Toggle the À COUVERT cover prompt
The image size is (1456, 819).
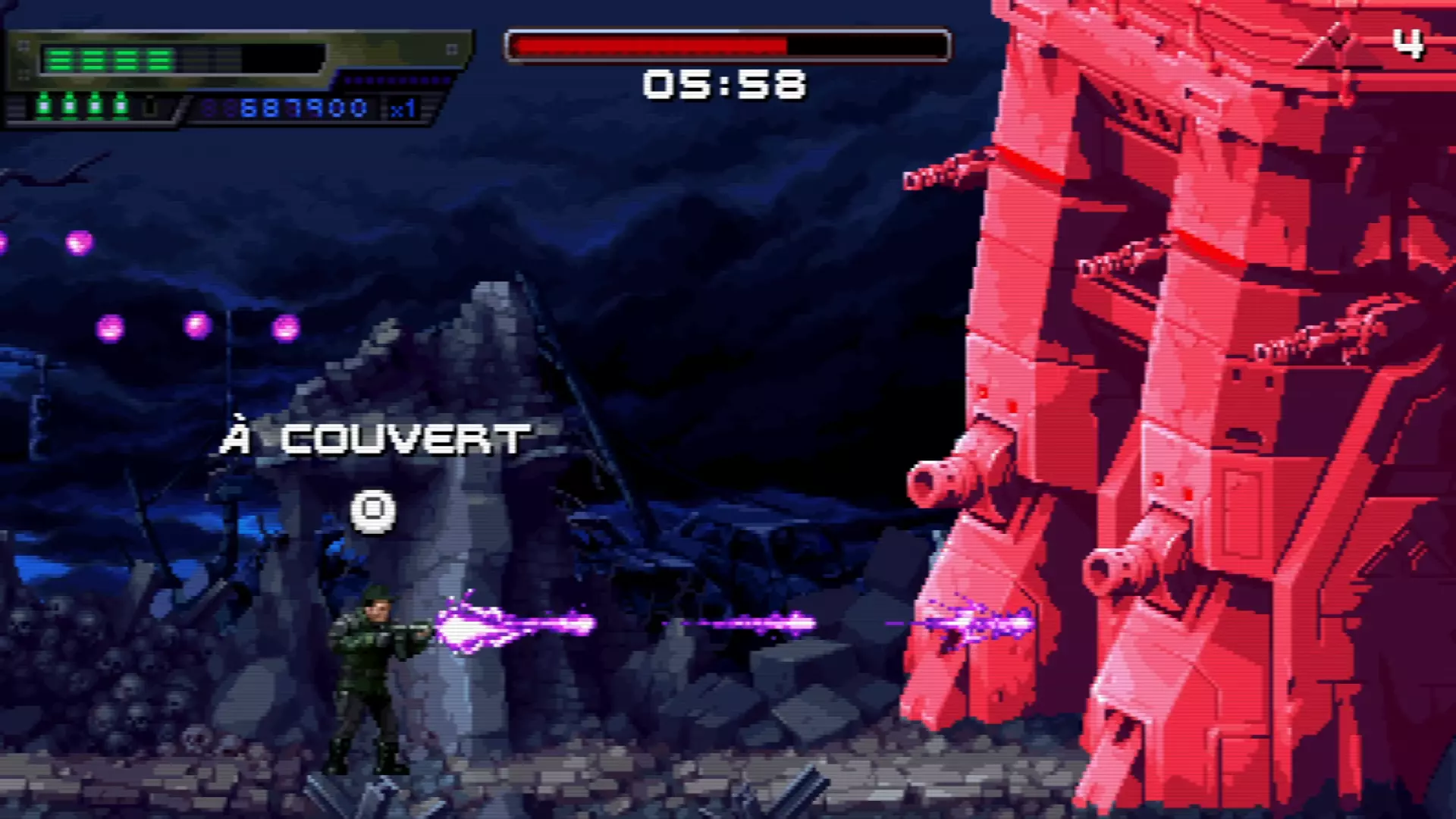tap(375, 438)
